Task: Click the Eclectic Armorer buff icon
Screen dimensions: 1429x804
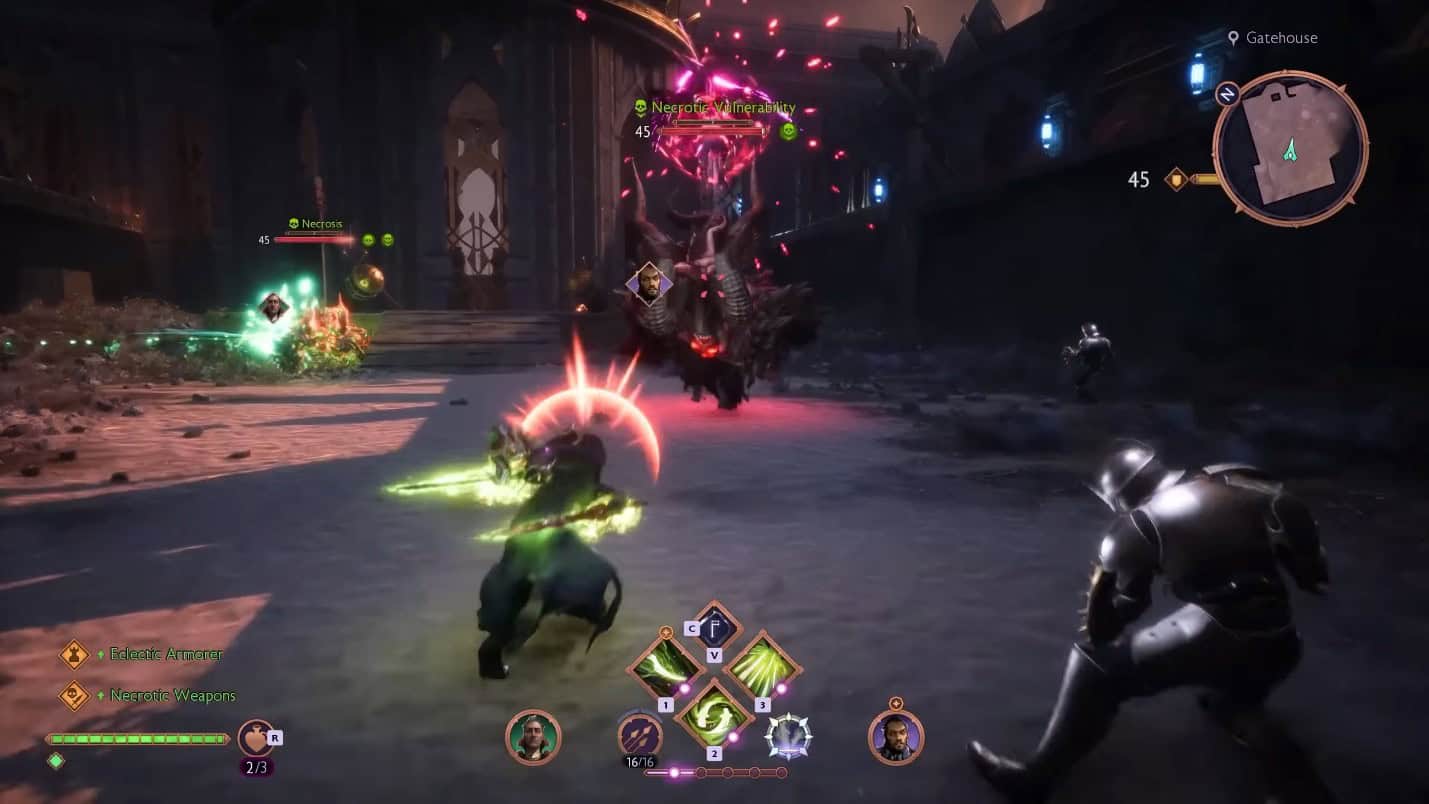Action: 75,653
